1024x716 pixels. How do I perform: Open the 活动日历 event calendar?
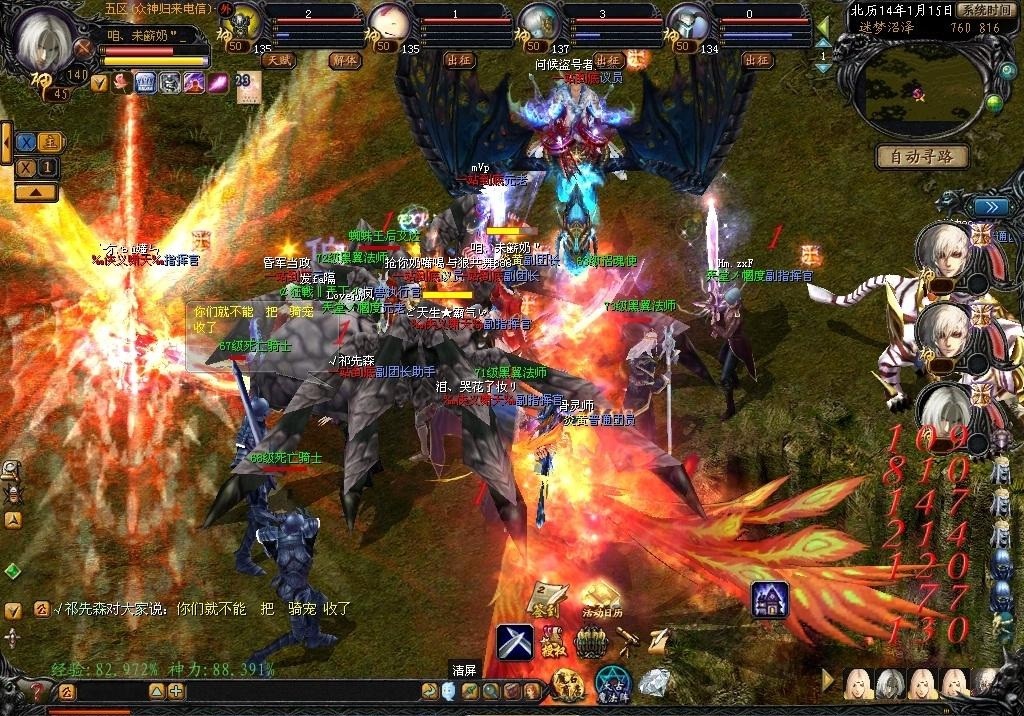point(601,599)
